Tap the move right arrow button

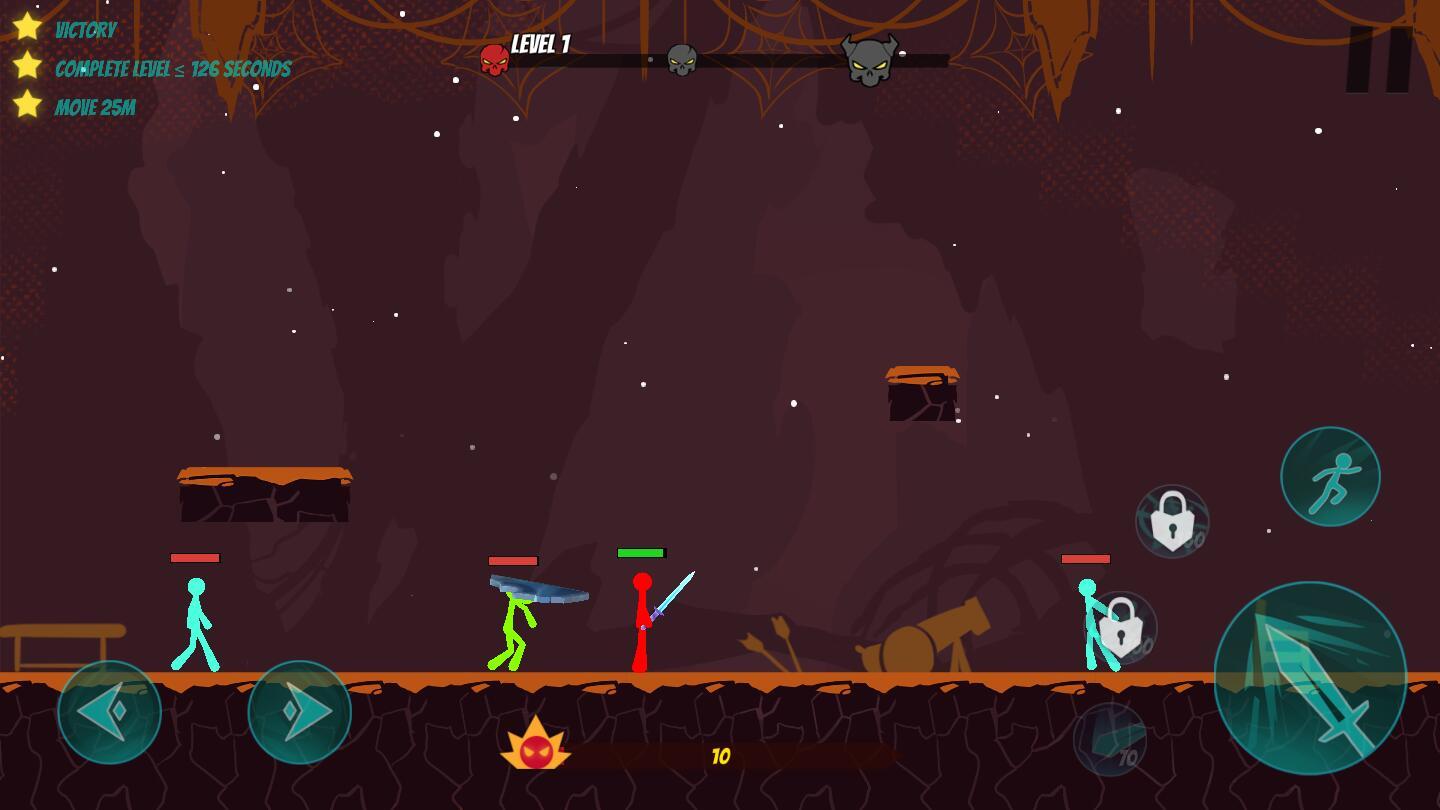pos(300,712)
